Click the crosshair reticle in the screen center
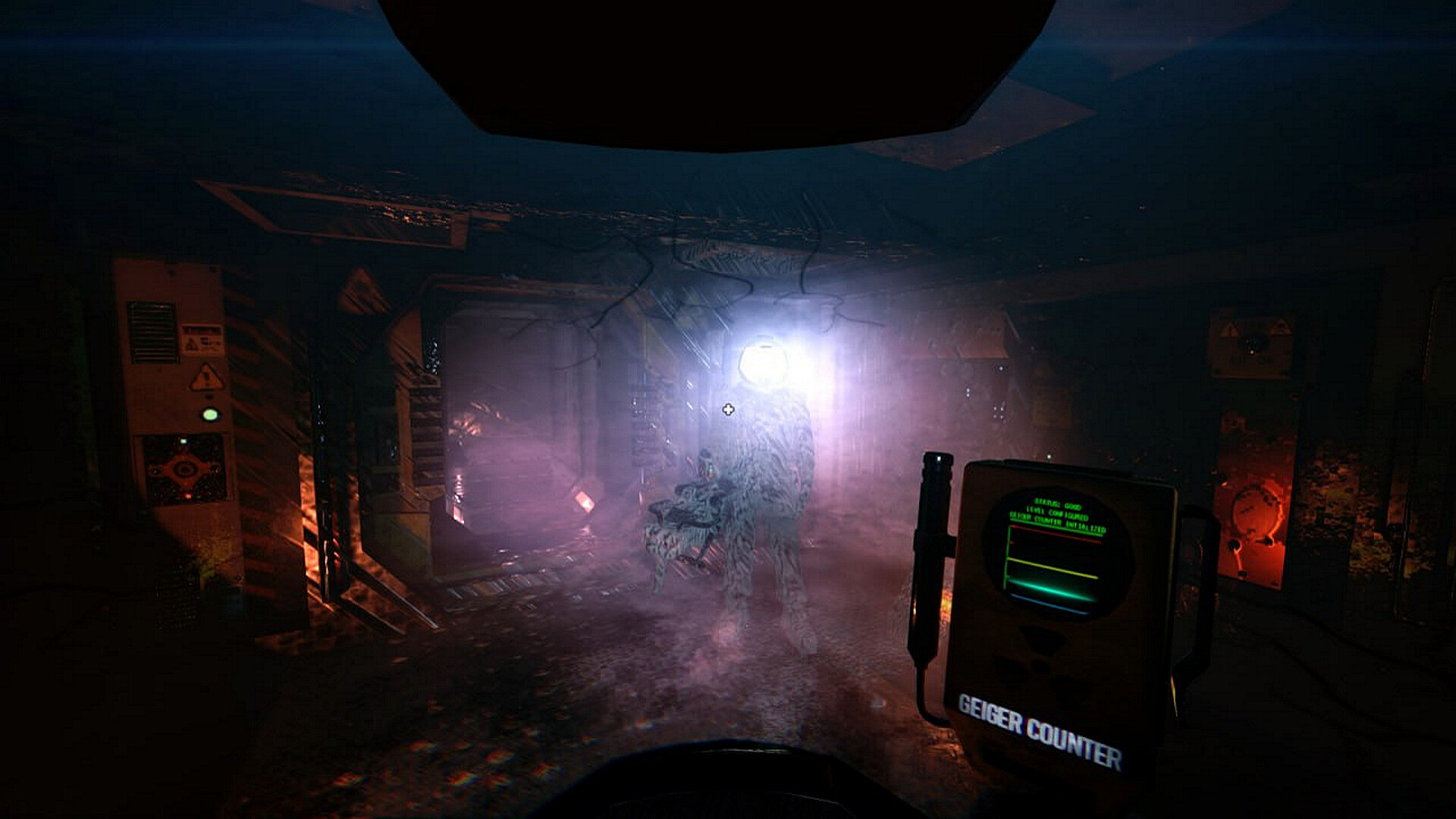This screenshot has height=819, width=1456. [729, 410]
